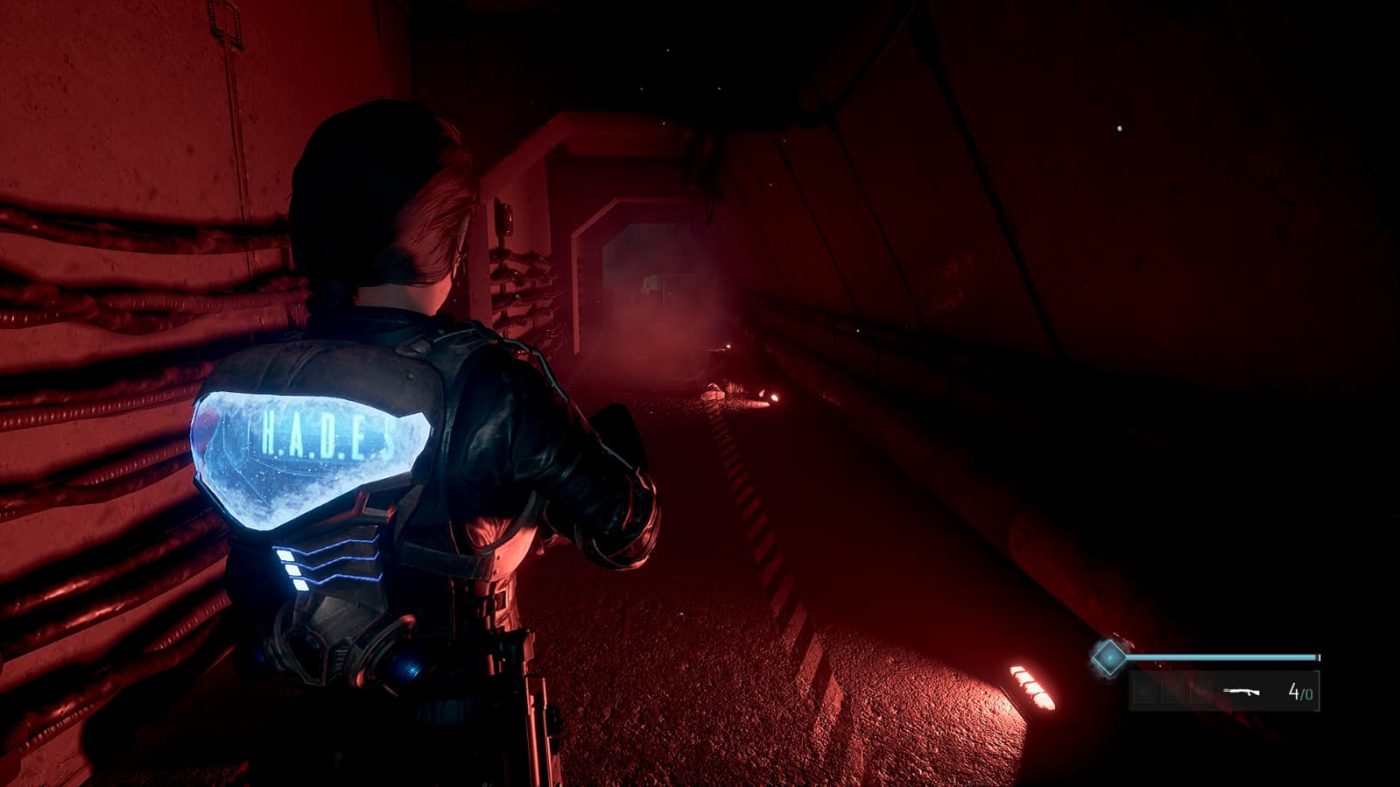Select the equipped shotgun weapon icon
This screenshot has height=787, width=1400.
(1241, 691)
